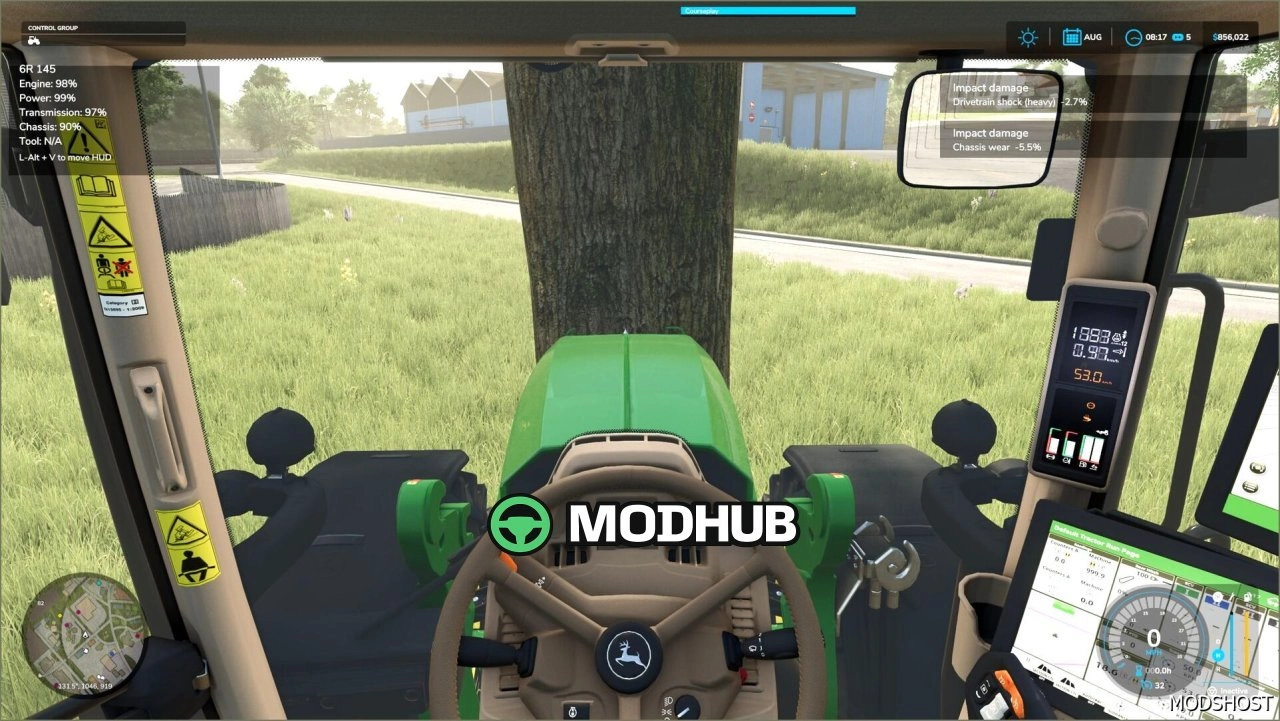Viewport: 1280px width, 721px height.
Task: Select the gear count icon showing 32
Action: 1146,685
